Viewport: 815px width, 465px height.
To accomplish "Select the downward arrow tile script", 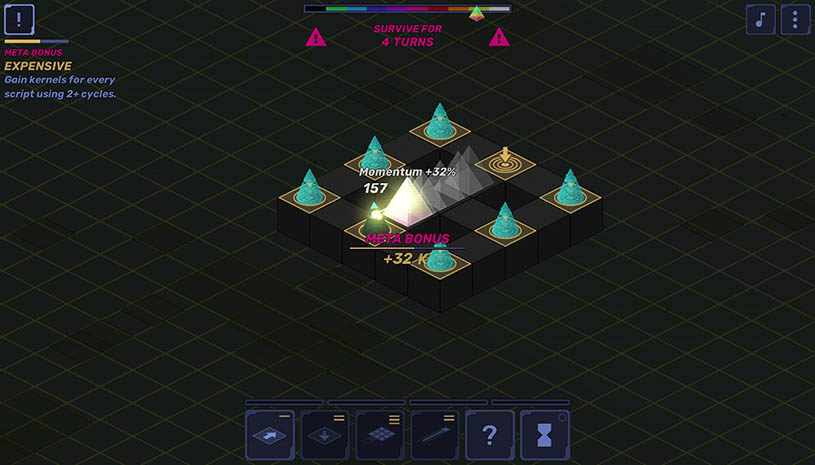I will pos(325,435).
